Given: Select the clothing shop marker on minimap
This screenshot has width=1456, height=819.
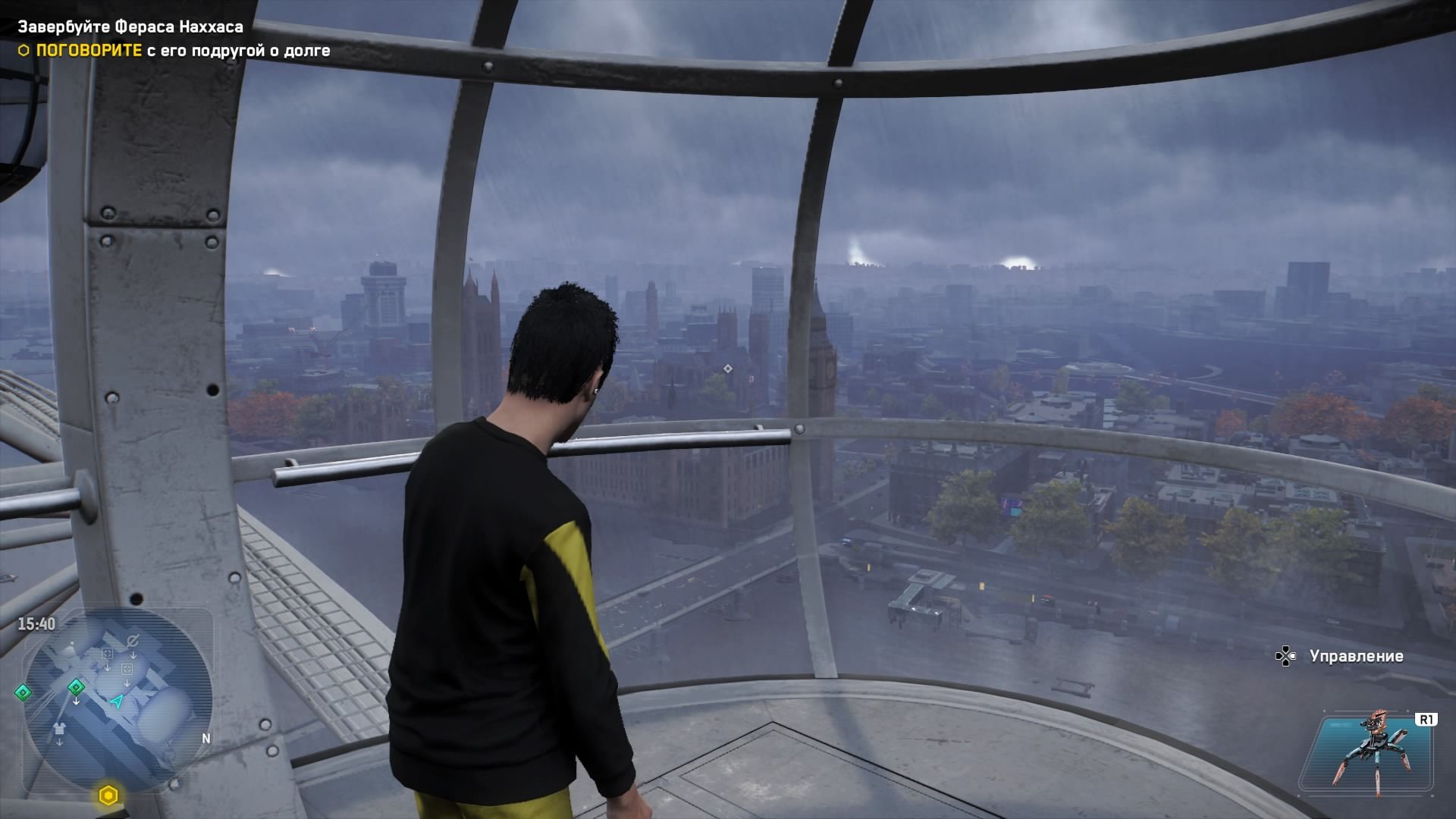Looking at the screenshot, I should tap(60, 729).
